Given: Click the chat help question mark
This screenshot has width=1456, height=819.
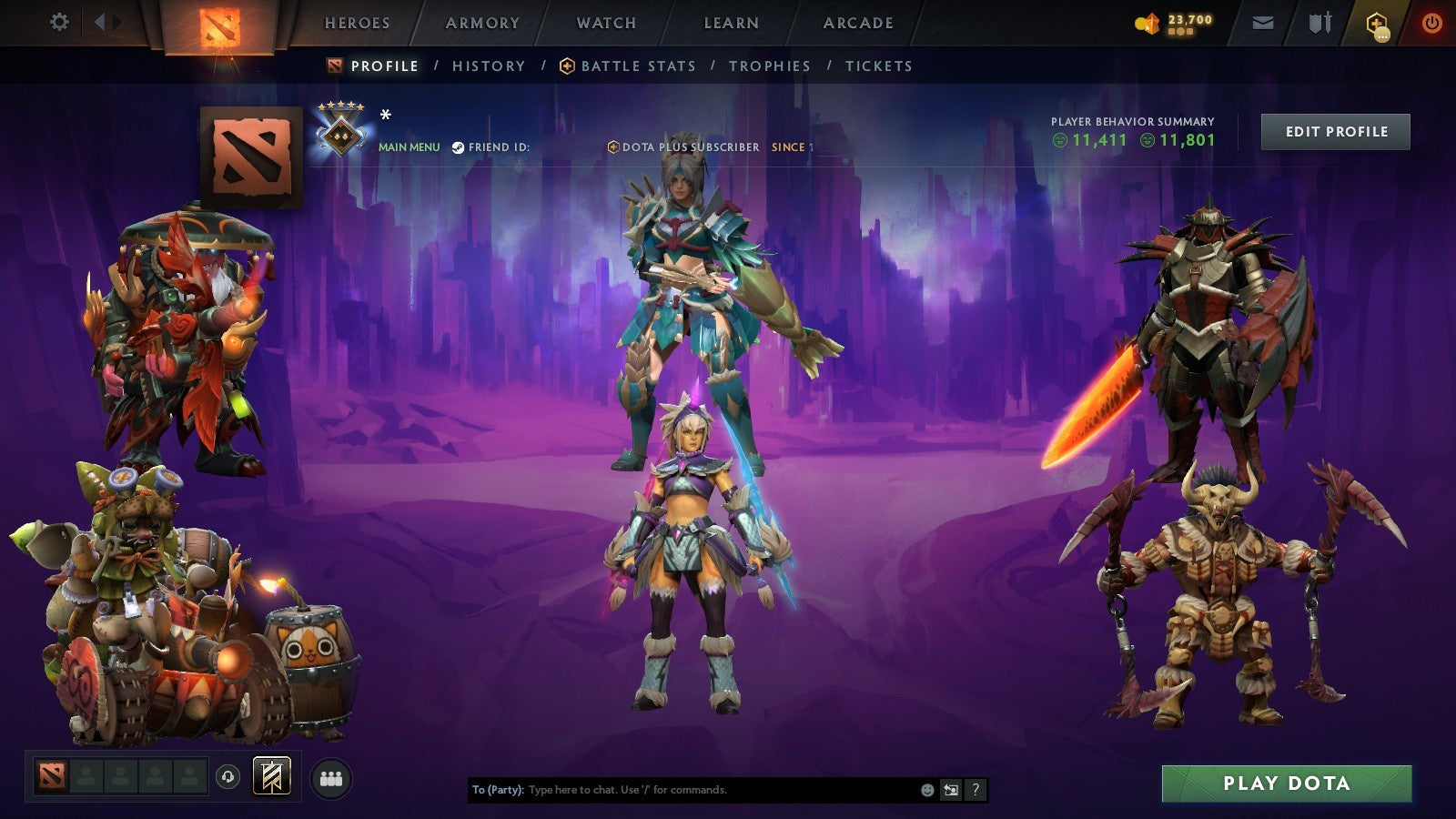Looking at the screenshot, I should tap(976, 790).
